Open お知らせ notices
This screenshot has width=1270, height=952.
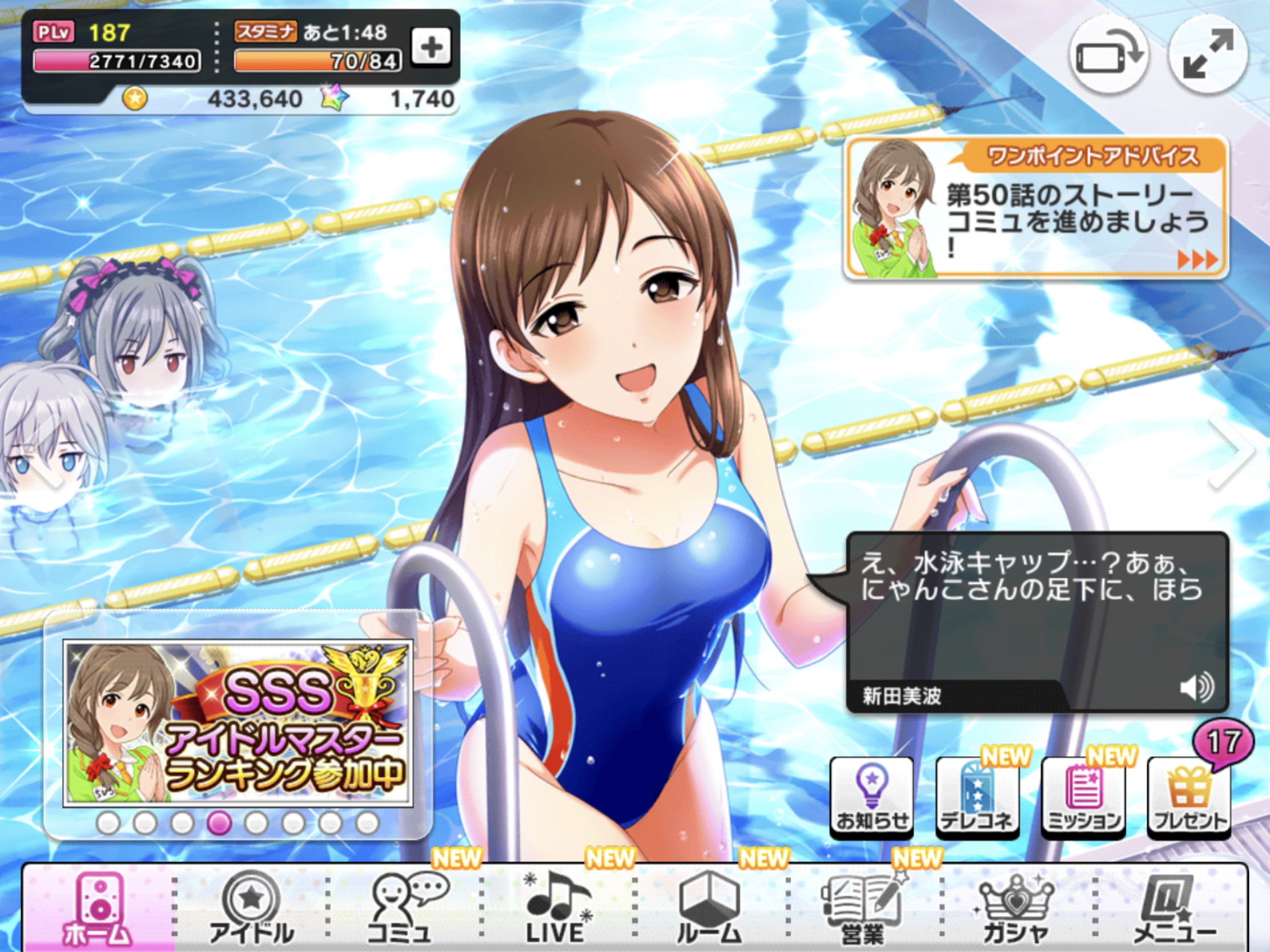tap(871, 797)
